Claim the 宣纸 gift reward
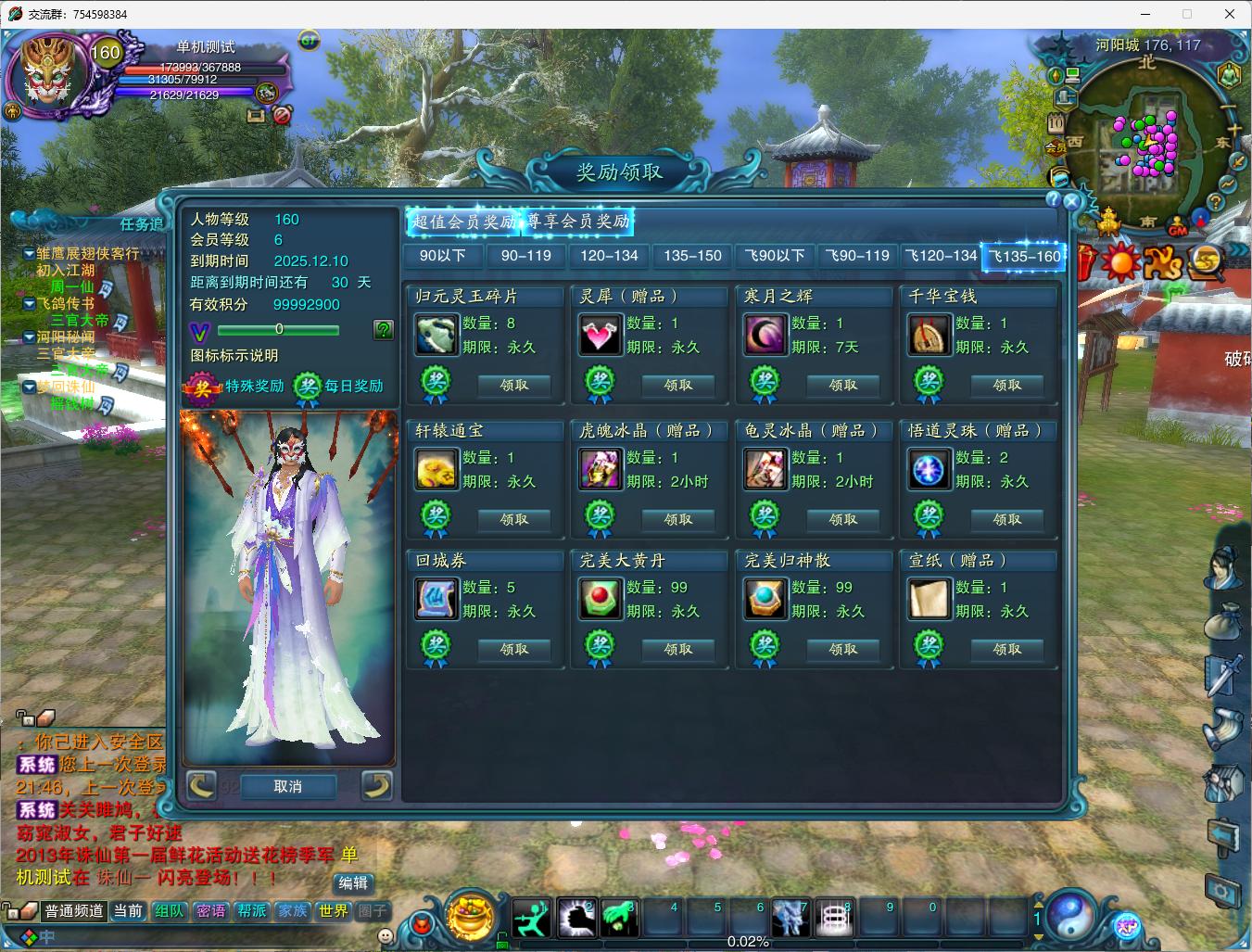Viewport: 1252px width, 952px height. 1006,649
